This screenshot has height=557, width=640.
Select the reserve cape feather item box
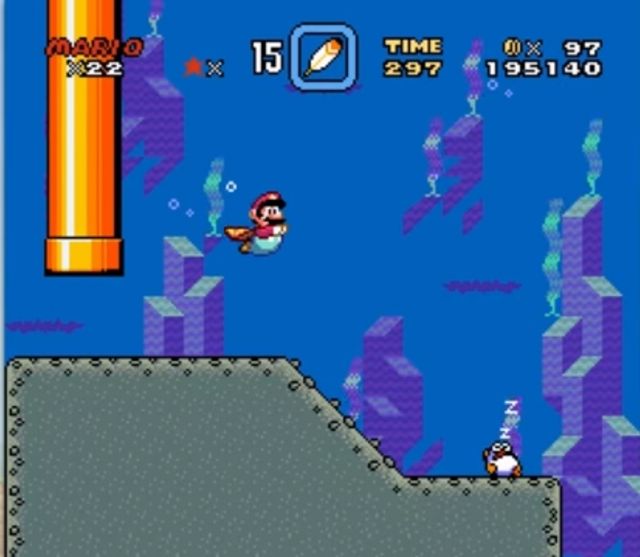[323, 57]
